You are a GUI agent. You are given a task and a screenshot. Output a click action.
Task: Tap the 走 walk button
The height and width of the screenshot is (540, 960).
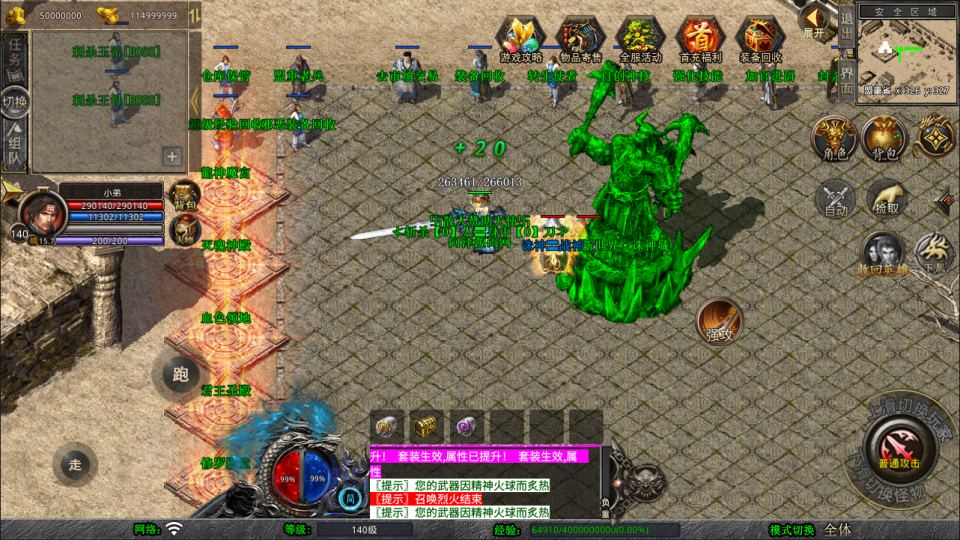[x=75, y=464]
